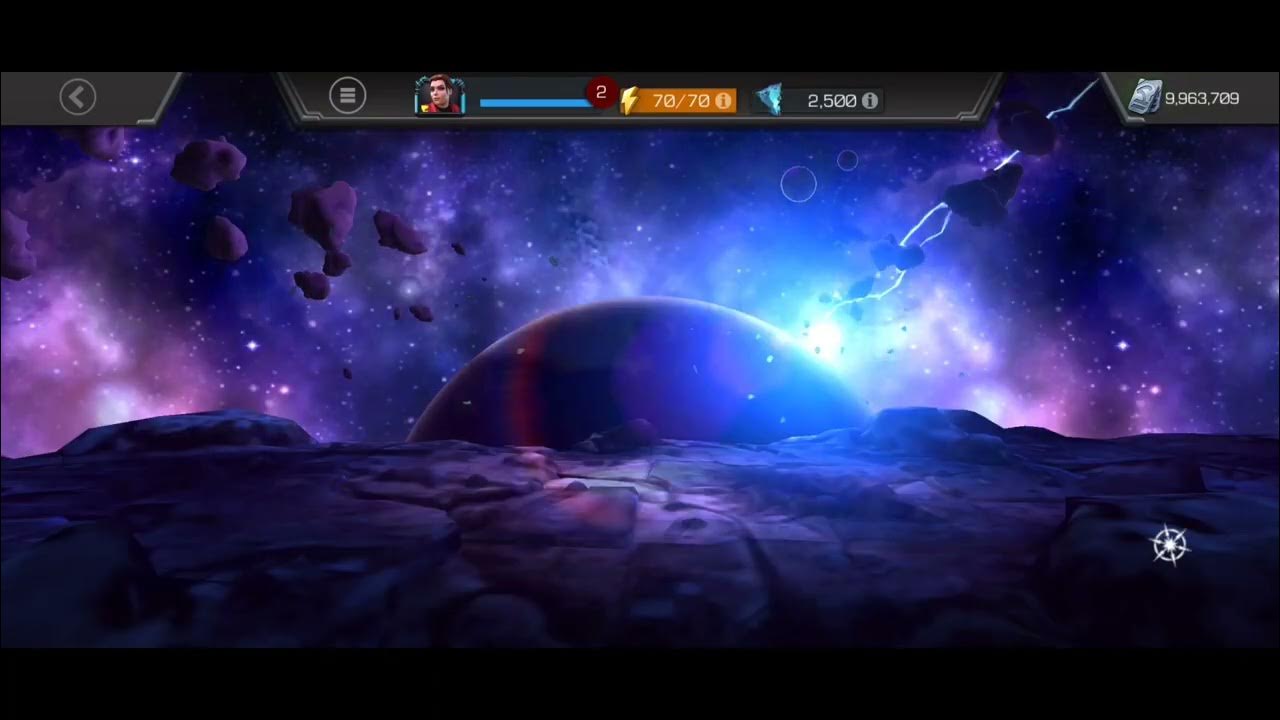The image size is (1280, 720).
Task: Tap the gold card-stack currency icon
Action: (1148, 98)
